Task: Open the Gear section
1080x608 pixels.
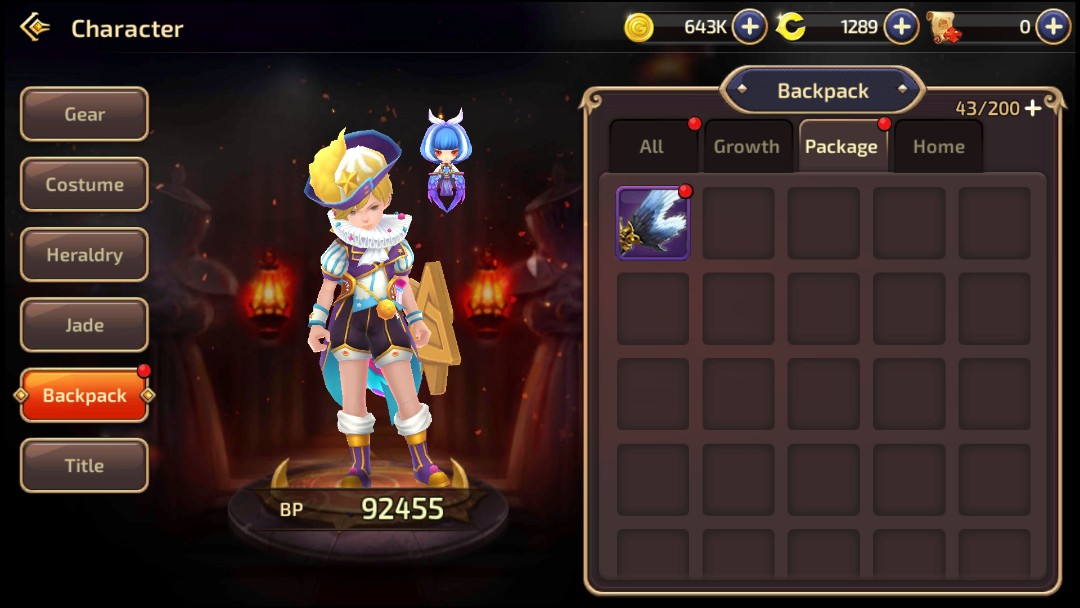Action: tap(84, 114)
